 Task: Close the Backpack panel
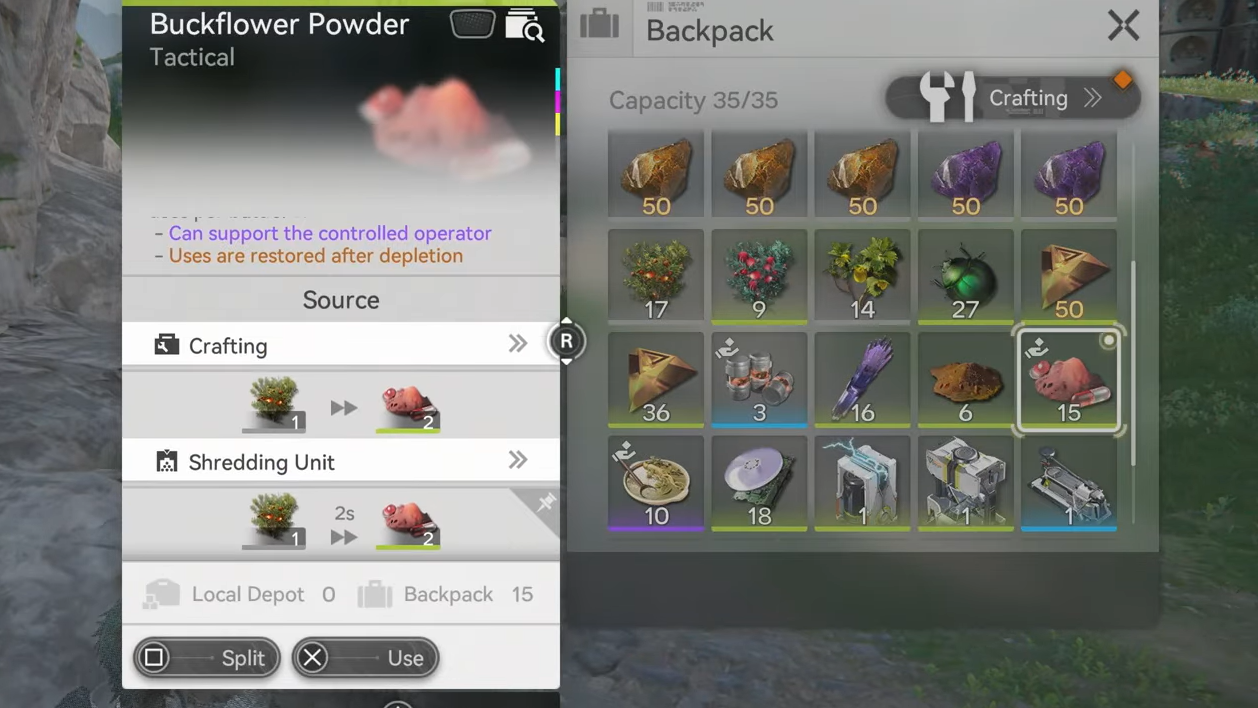click(x=1123, y=26)
